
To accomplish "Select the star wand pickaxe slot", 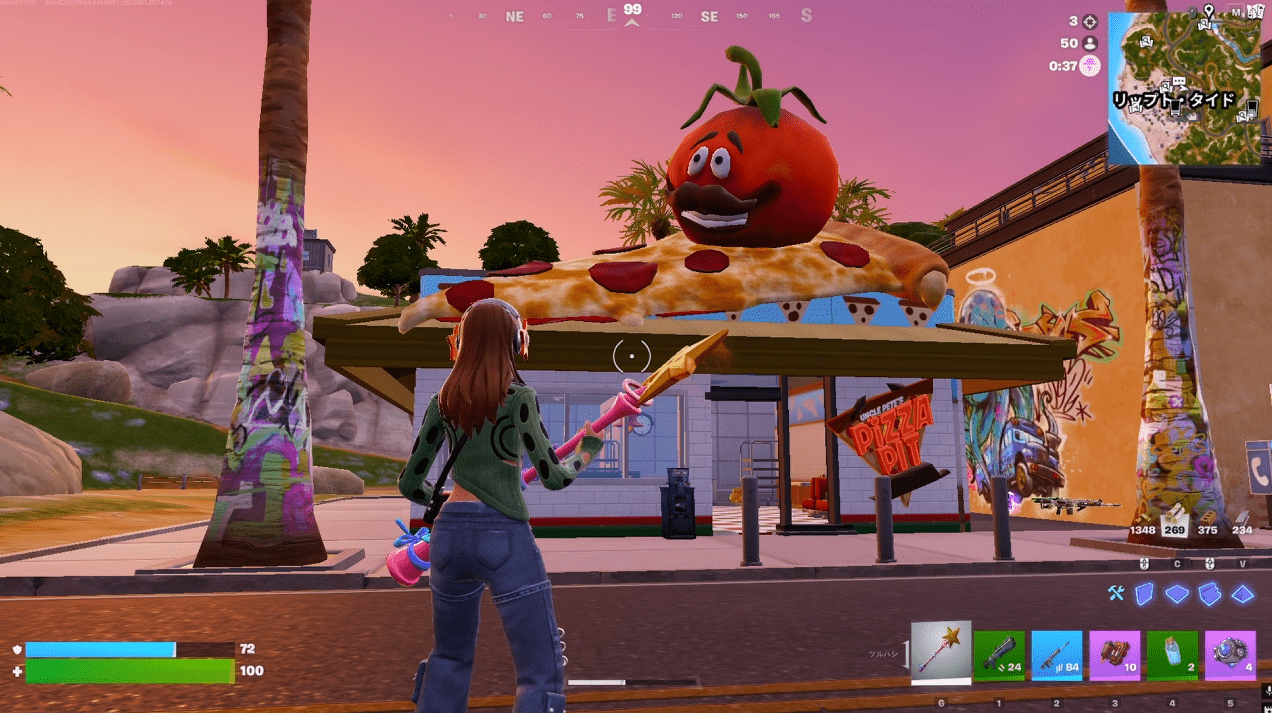I will point(941,652).
